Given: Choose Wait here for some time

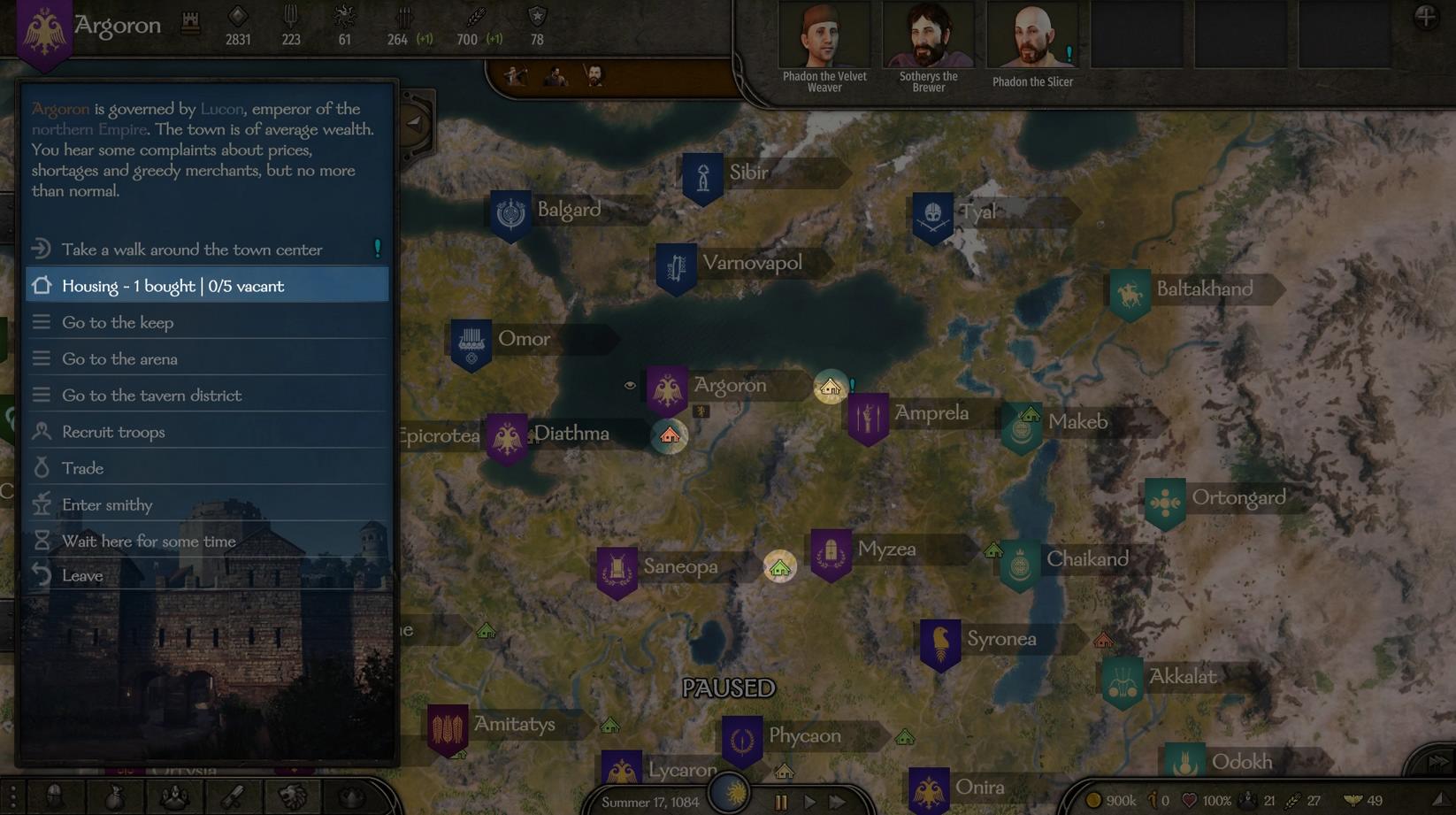Looking at the screenshot, I should coord(149,541).
